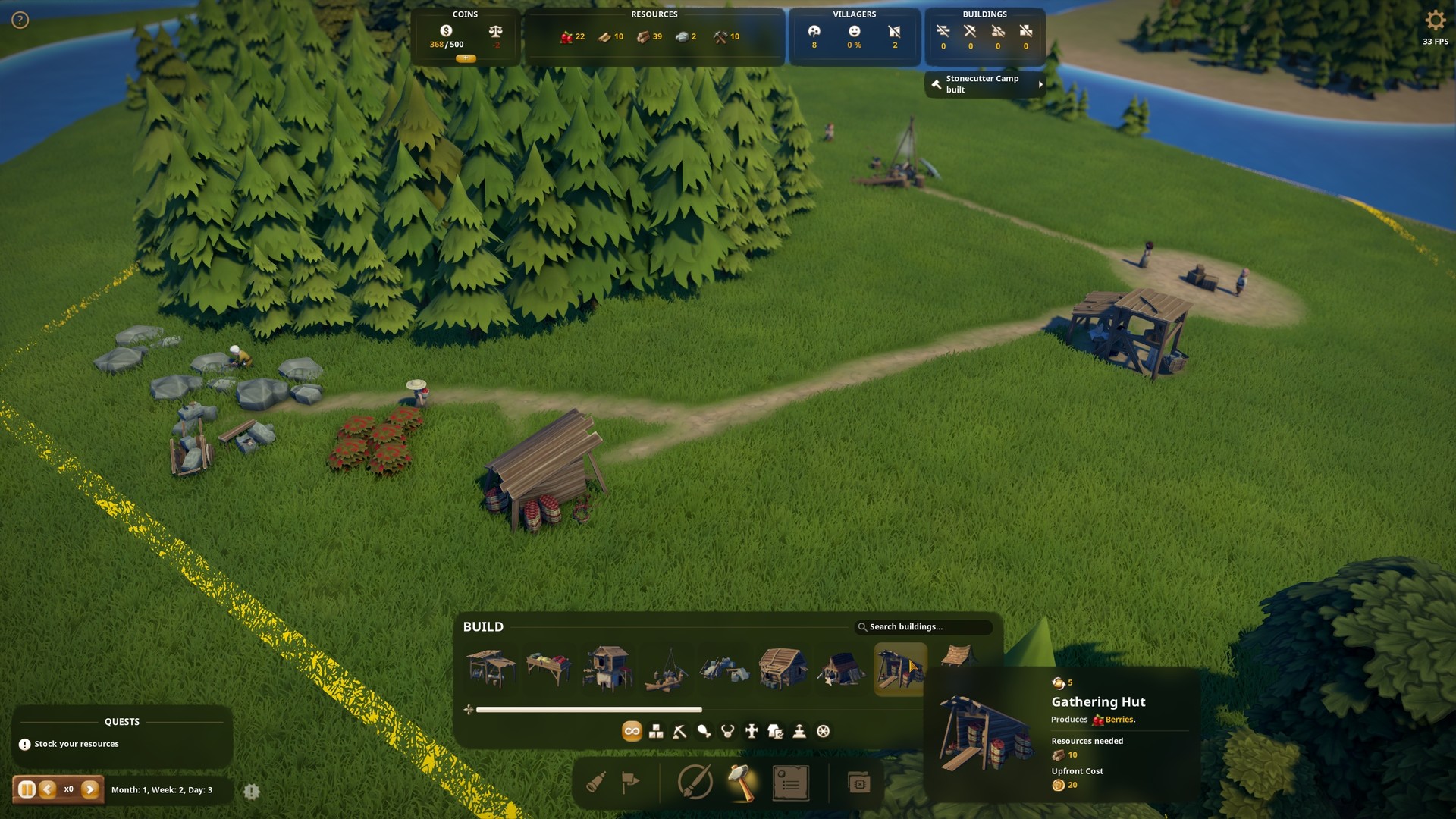The height and width of the screenshot is (819, 1456).
Task: Open the Stock your resources quest
Action: pos(76,745)
